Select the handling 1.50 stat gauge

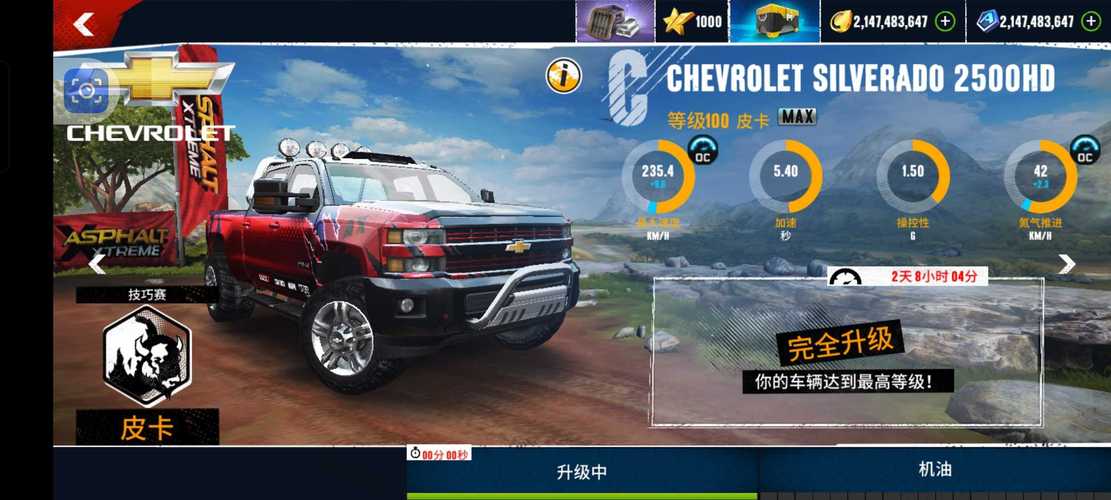point(912,177)
